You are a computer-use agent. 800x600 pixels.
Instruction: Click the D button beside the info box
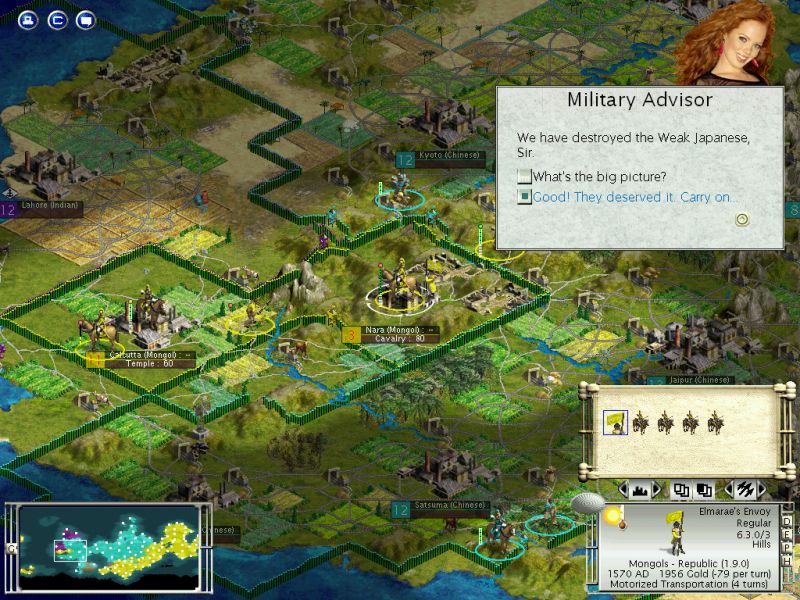pyautogui.click(x=786, y=522)
